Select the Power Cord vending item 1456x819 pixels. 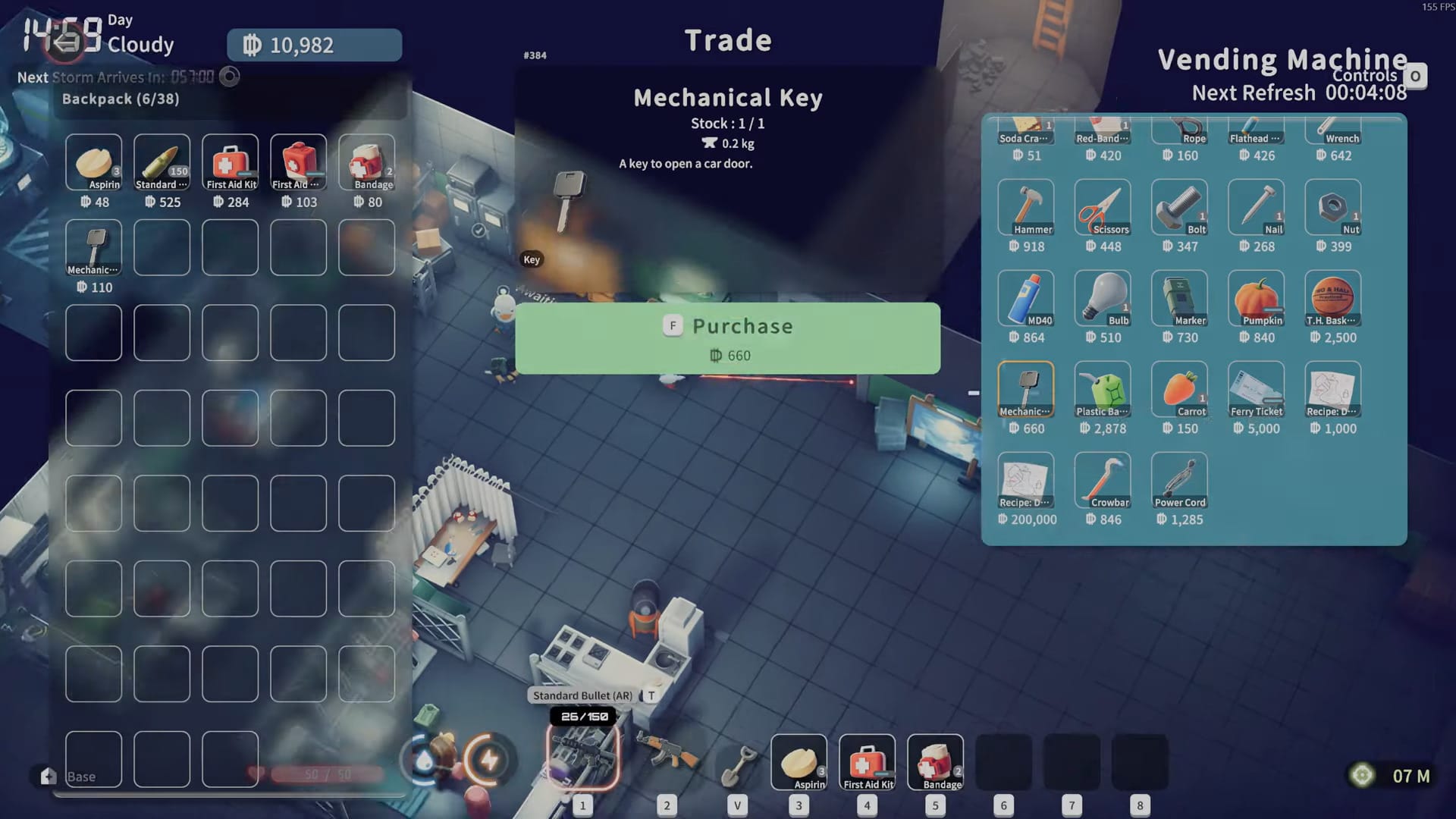pyautogui.click(x=1179, y=479)
